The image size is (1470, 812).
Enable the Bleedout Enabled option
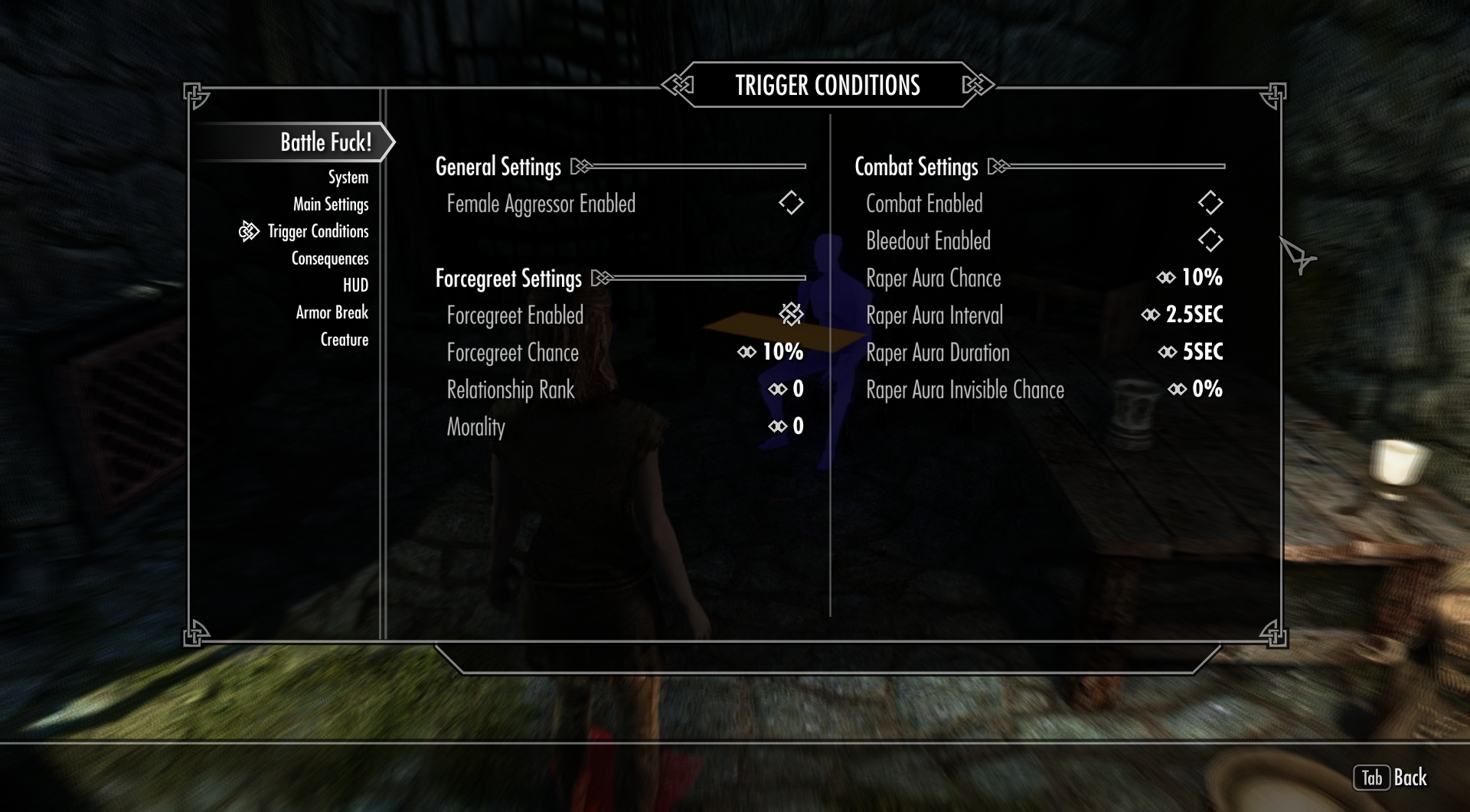(1210, 240)
